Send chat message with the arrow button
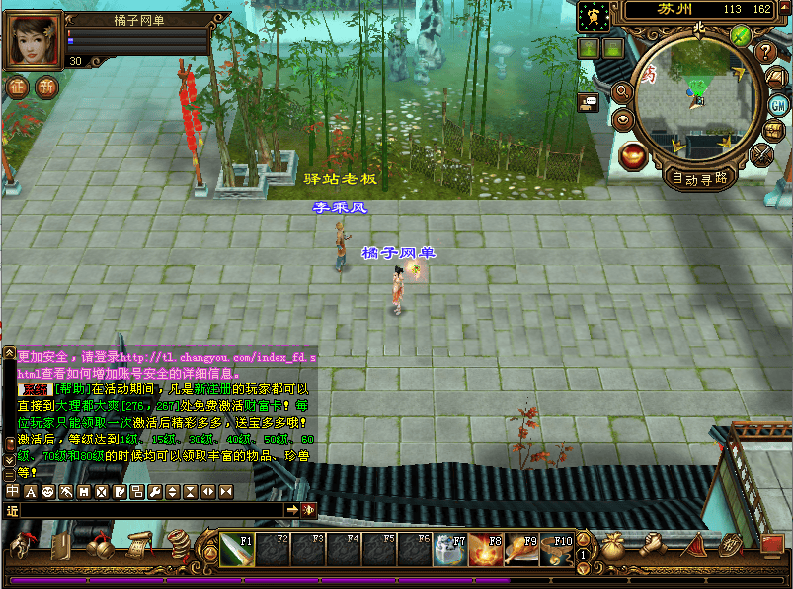Viewport: 793px width, 589px height. (292, 510)
